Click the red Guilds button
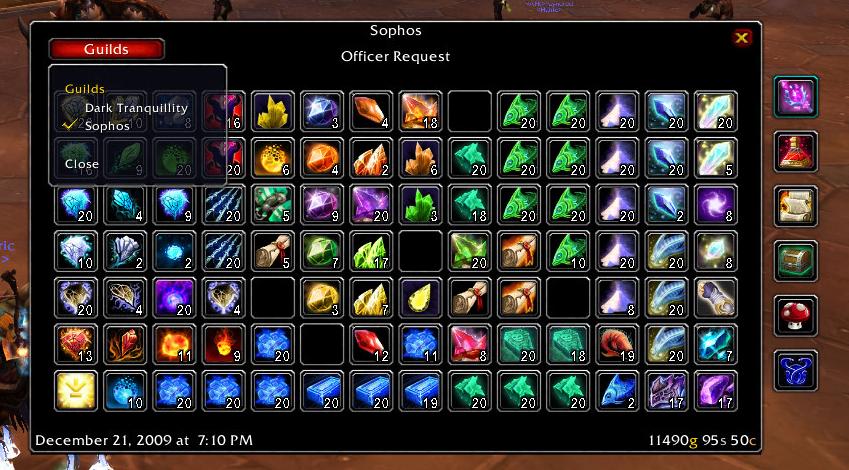This screenshot has width=849, height=470. [106, 49]
